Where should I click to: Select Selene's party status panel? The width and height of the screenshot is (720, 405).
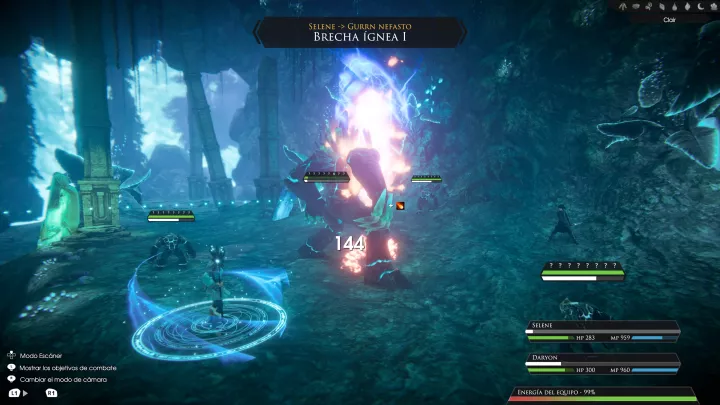(x=603, y=331)
